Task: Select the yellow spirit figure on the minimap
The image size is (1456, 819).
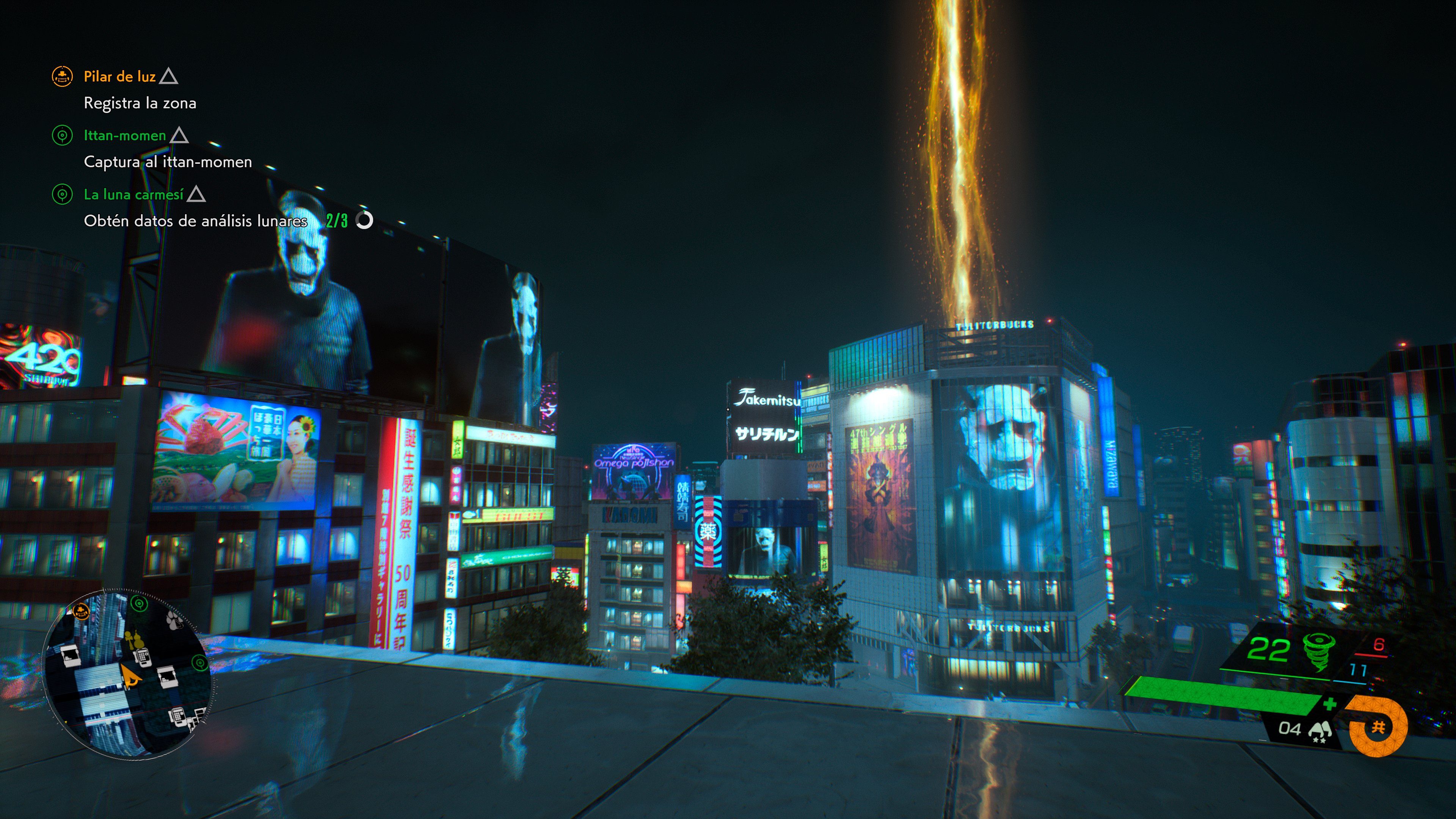Action: click(135, 640)
